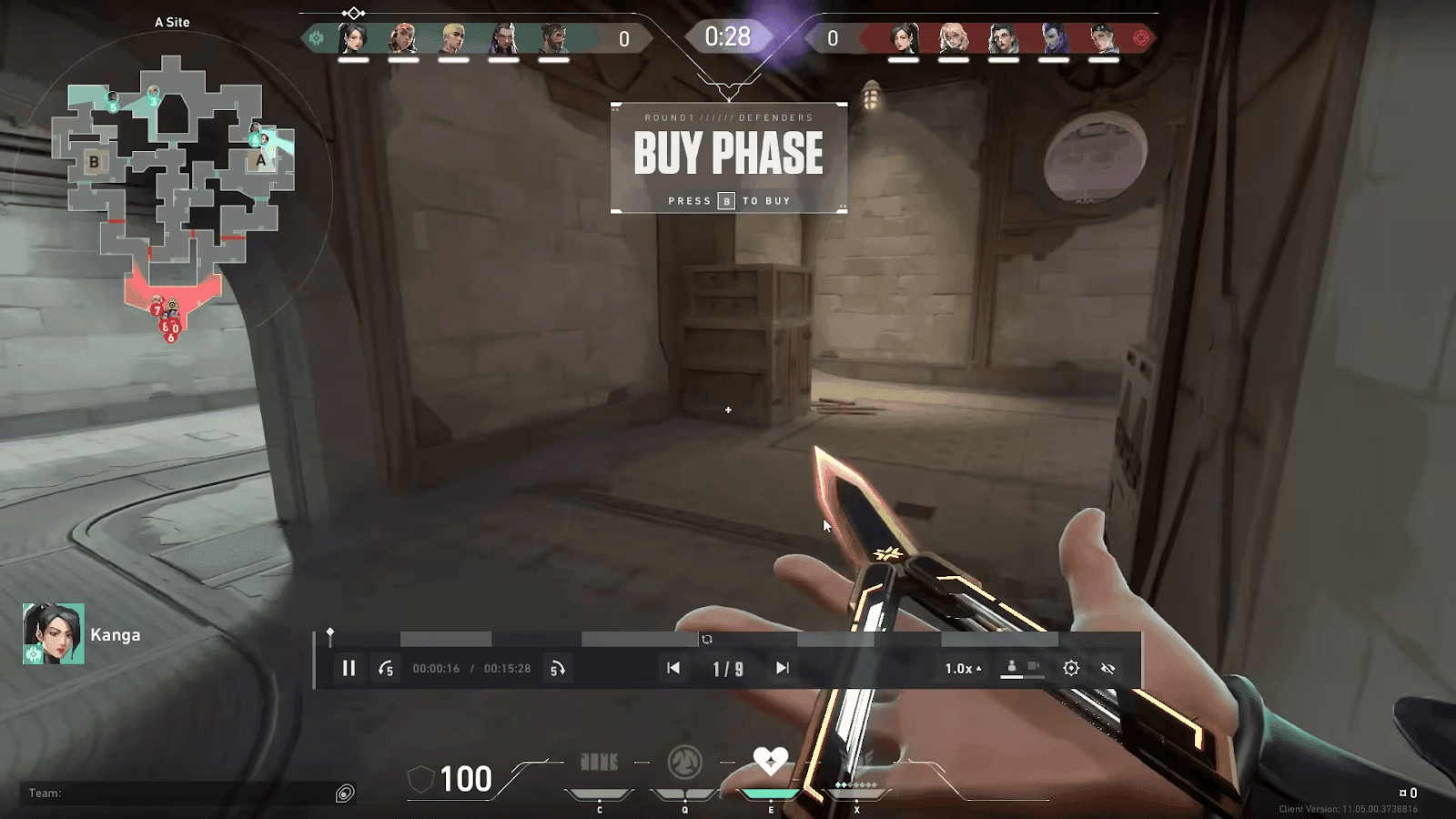Image resolution: width=1456 pixels, height=819 pixels.
Task: Jump to the next round
Action: [x=782, y=668]
